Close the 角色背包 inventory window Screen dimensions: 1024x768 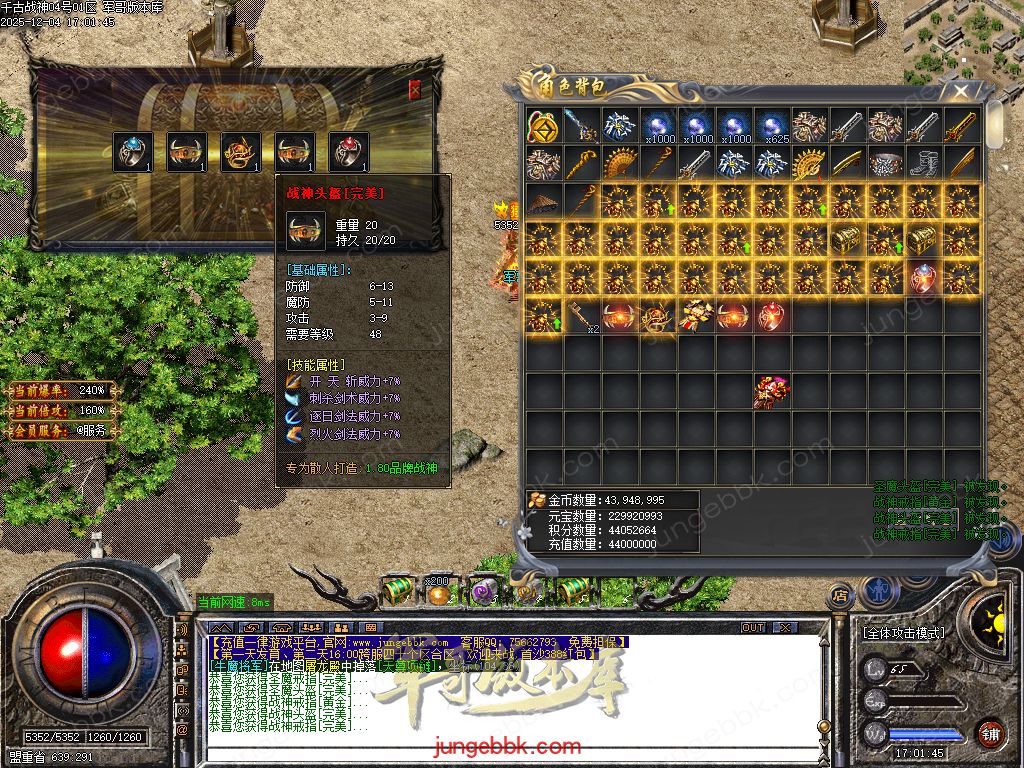click(x=961, y=91)
